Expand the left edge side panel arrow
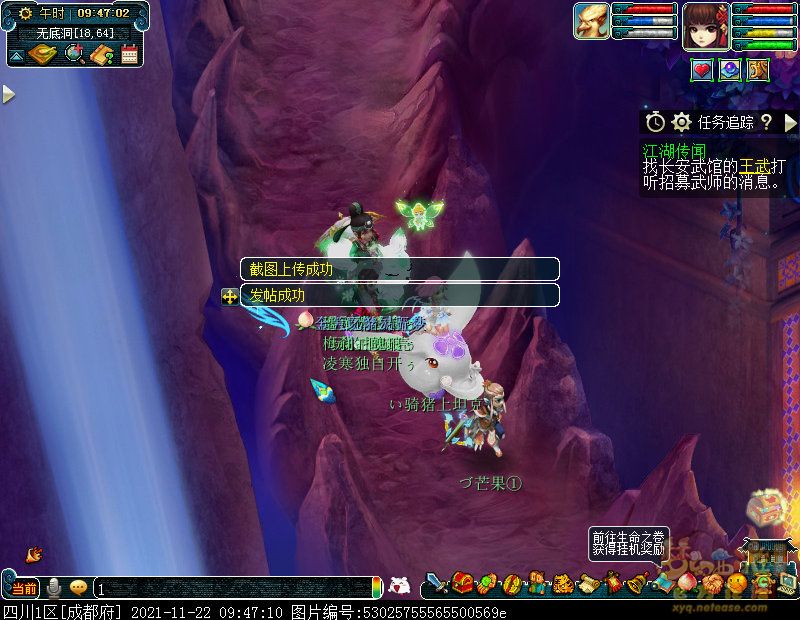The height and width of the screenshot is (620, 800). tap(8, 94)
